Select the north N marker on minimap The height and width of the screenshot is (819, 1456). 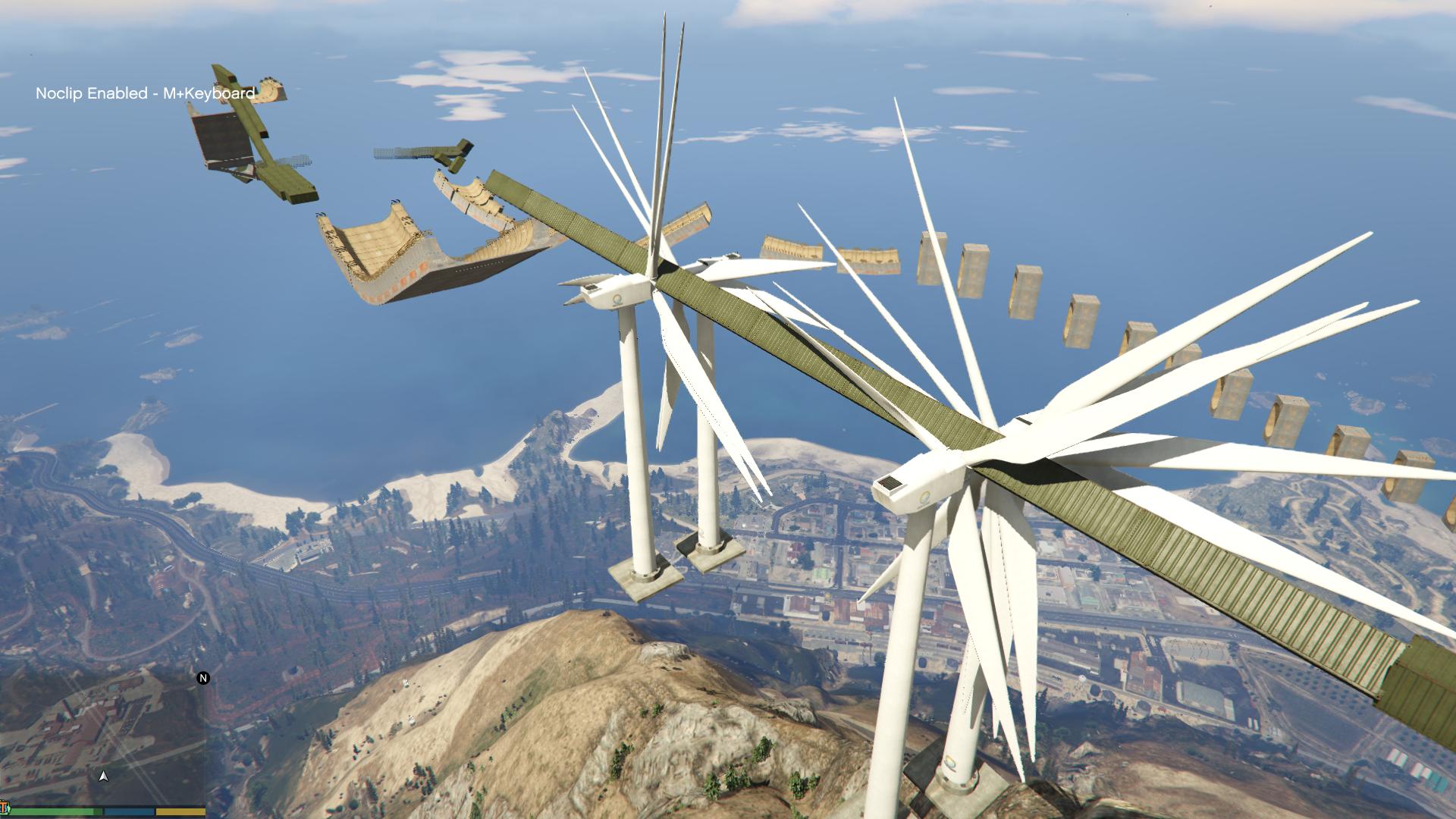click(x=202, y=678)
